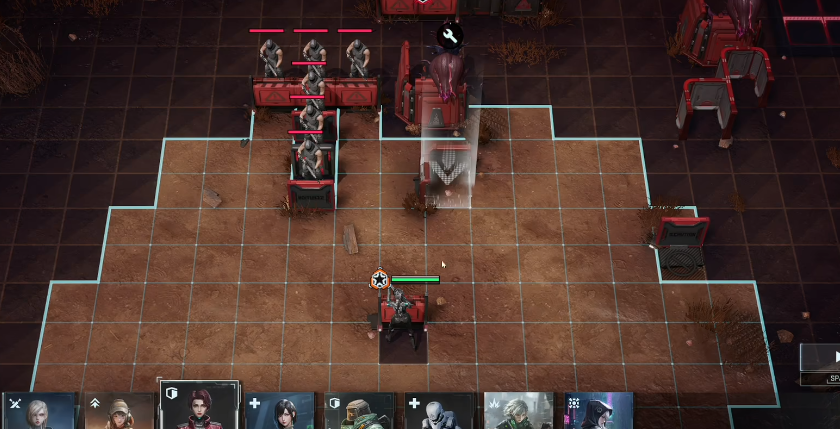Select the green-armored shield soldier portrait
Viewport: 840px width, 429px height.
click(x=360, y=411)
